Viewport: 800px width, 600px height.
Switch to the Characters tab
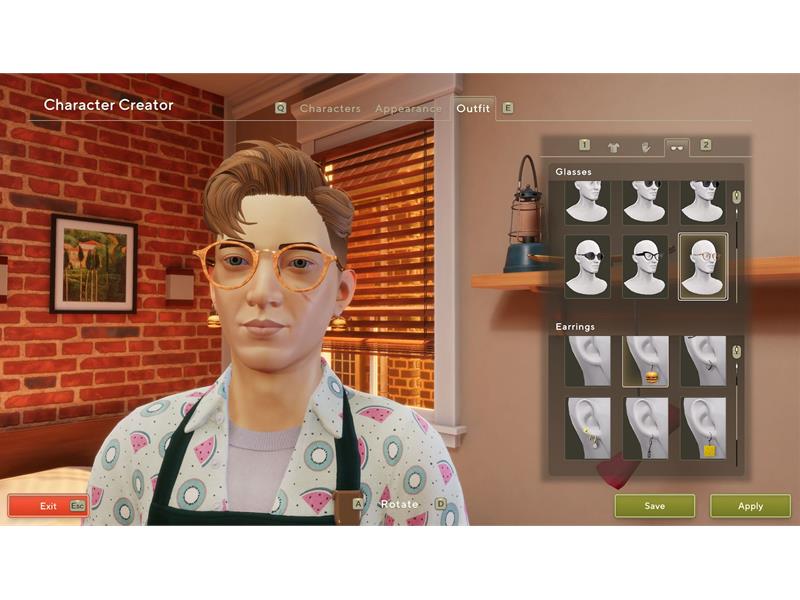[330, 108]
